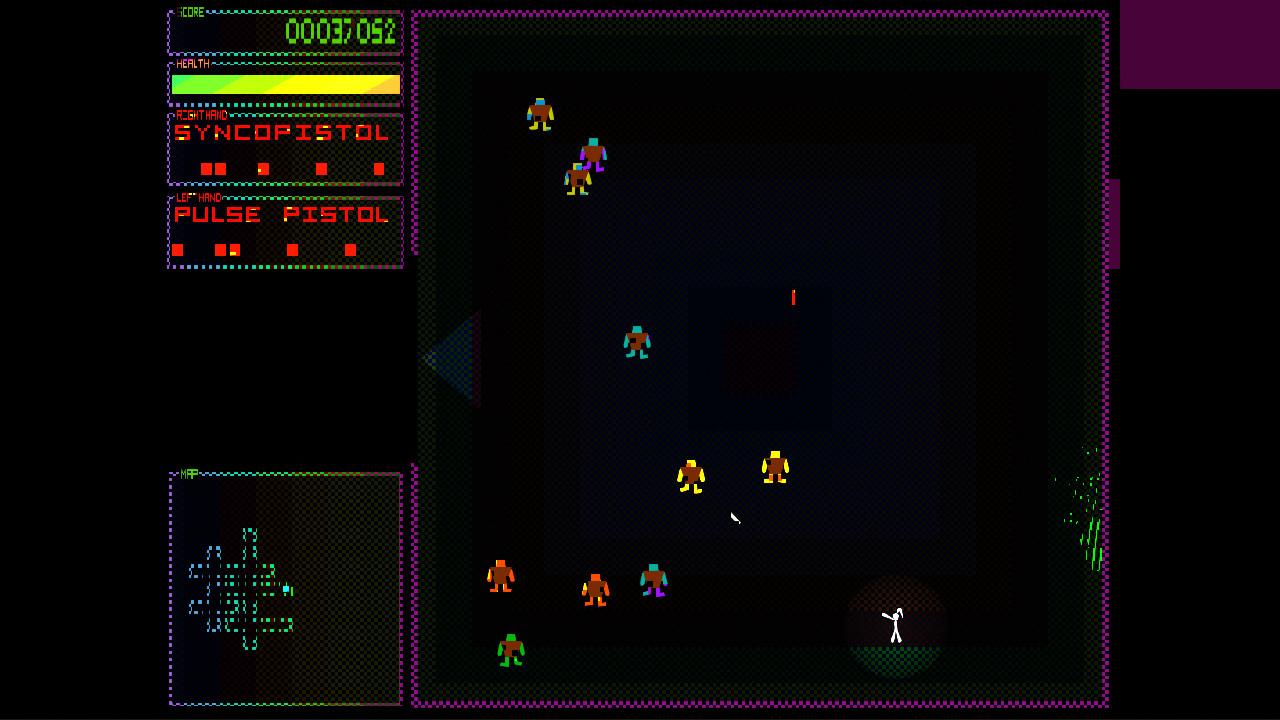Click the half-filled ammo pip under SYNCOPISTOL
This screenshot has width=1280, height=720.
tap(263, 169)
